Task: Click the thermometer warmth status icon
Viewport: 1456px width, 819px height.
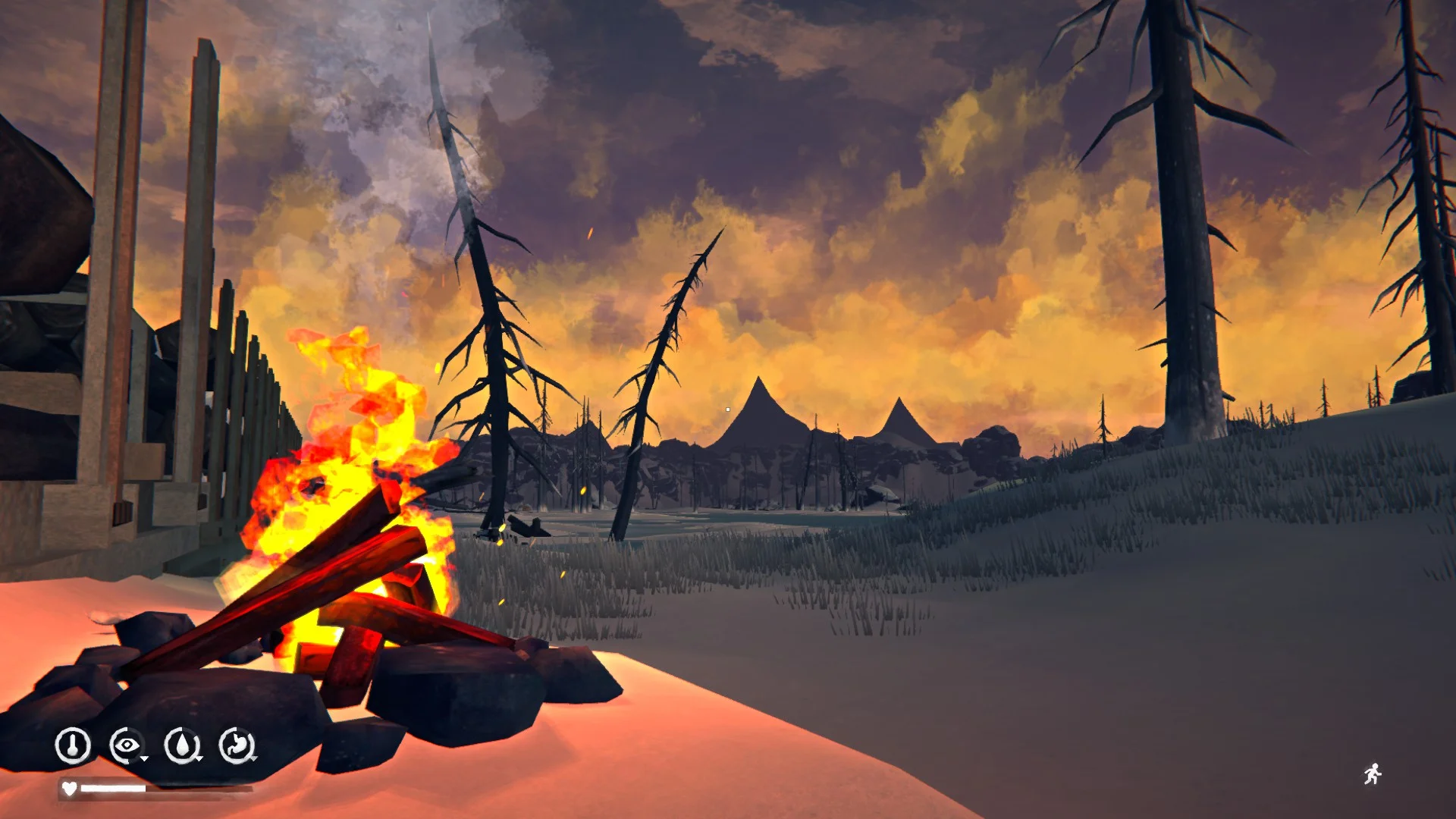Action: (73, 745)
